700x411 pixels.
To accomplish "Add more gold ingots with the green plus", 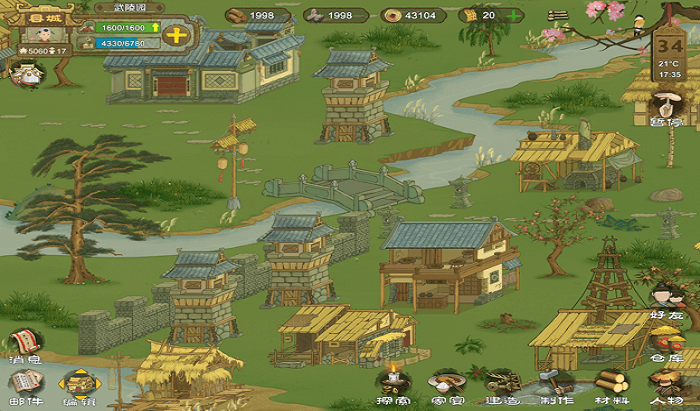I will pos(514,15).
